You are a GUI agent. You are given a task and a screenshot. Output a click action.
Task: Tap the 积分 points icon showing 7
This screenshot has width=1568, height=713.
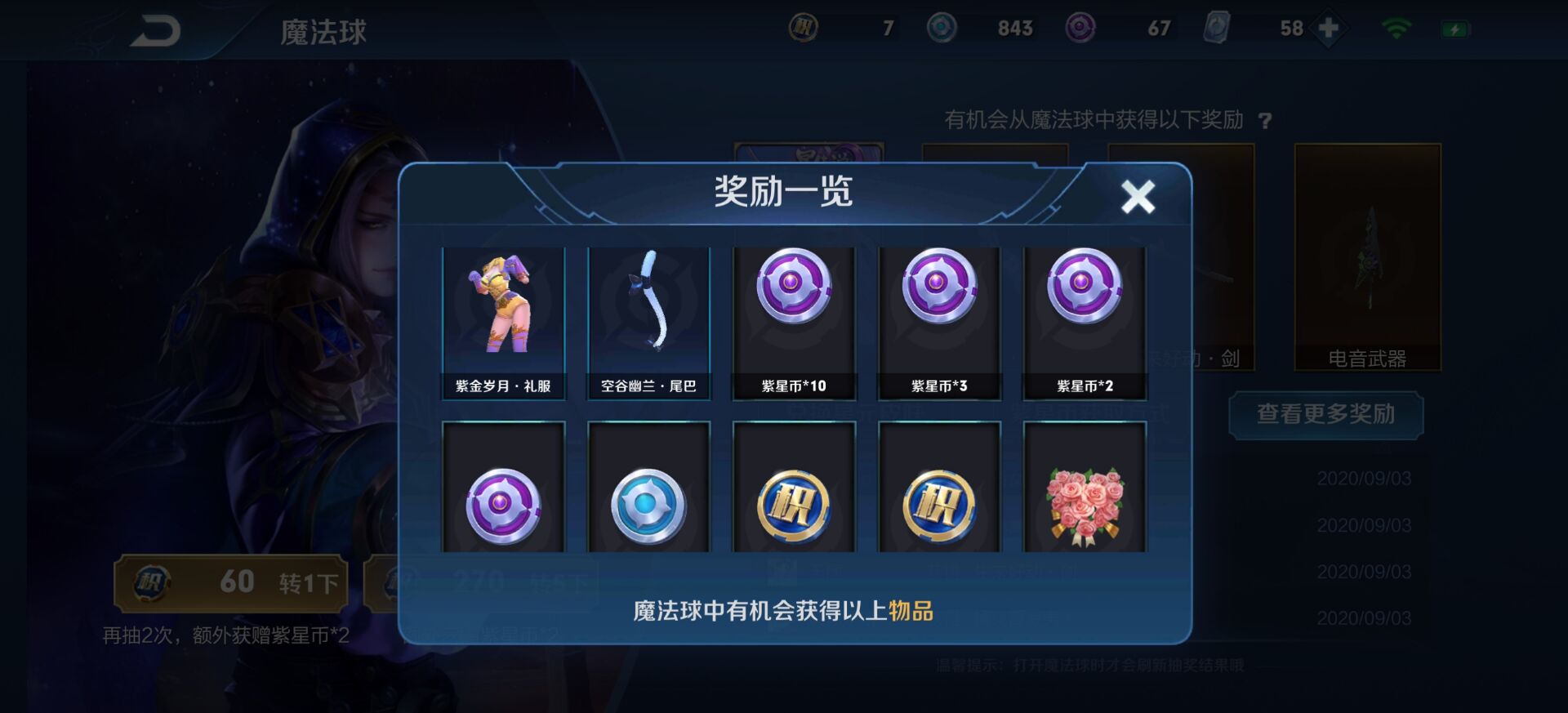click(x=804, y=27)
